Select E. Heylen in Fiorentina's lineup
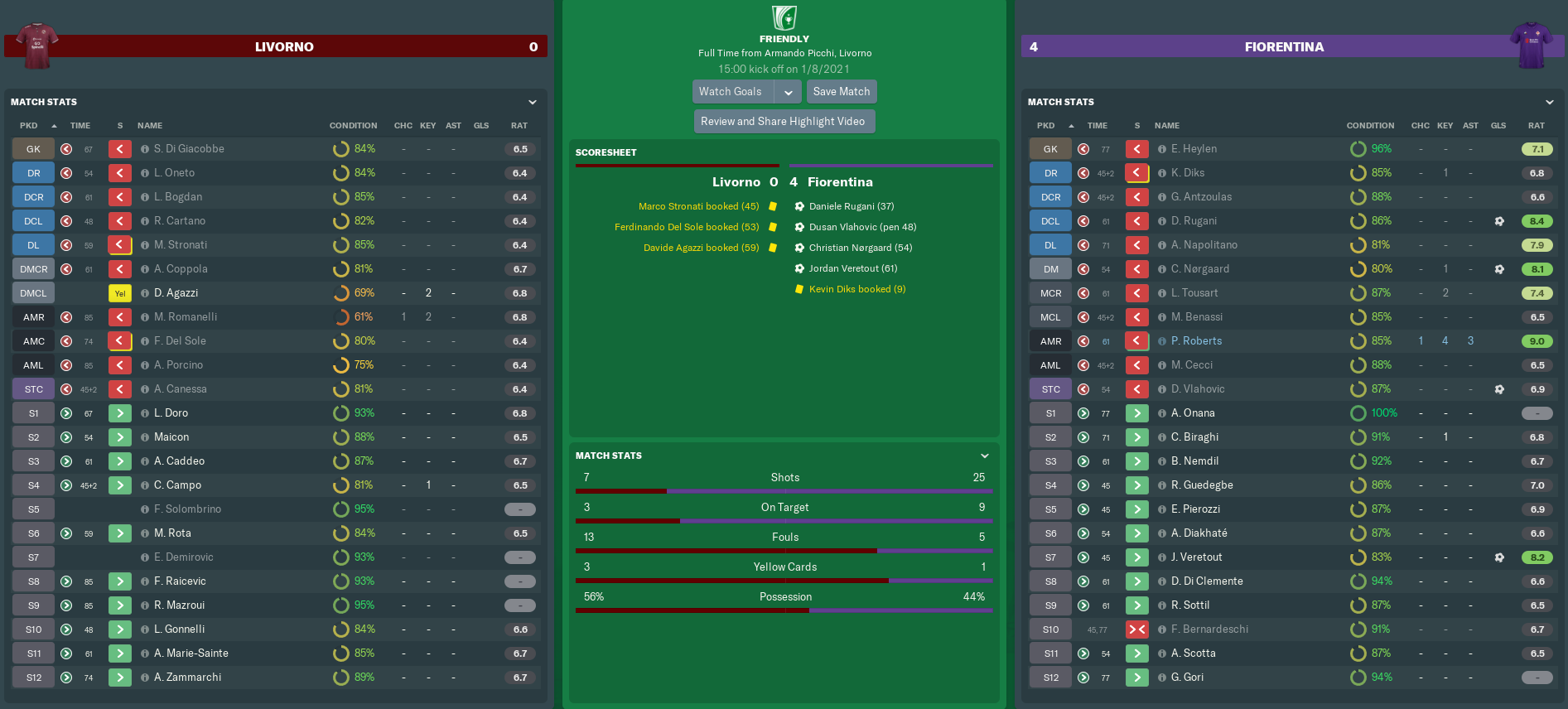This screenshot has width=1568, height=709. coord(1194,149)
